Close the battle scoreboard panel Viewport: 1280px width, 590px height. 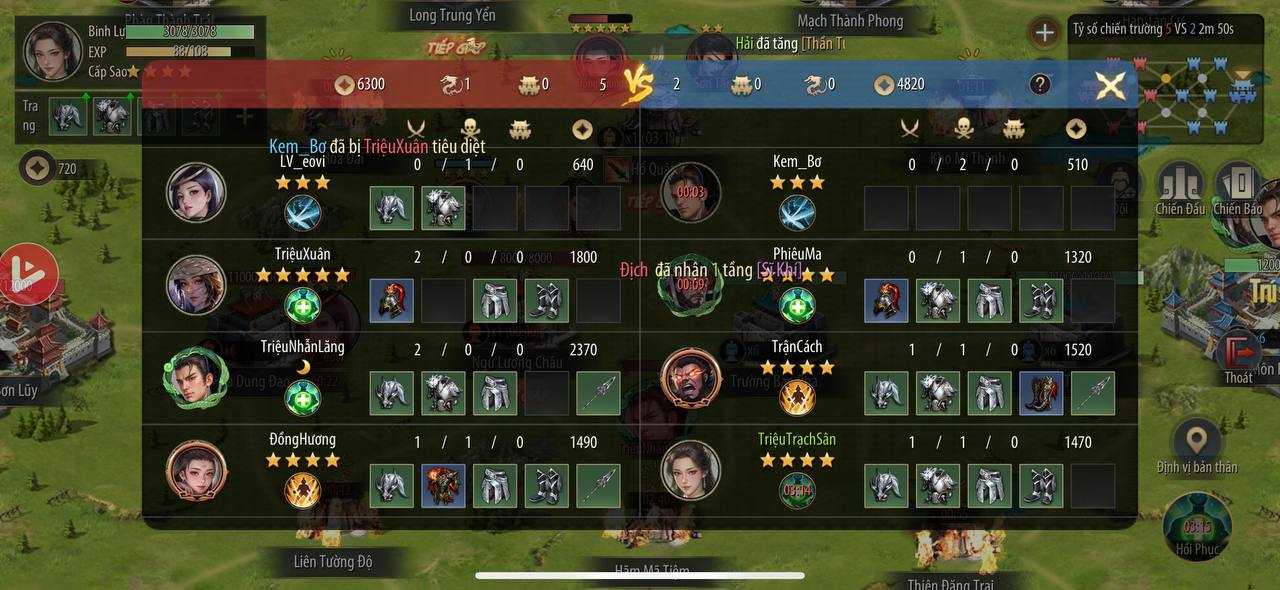(1110, 85)
